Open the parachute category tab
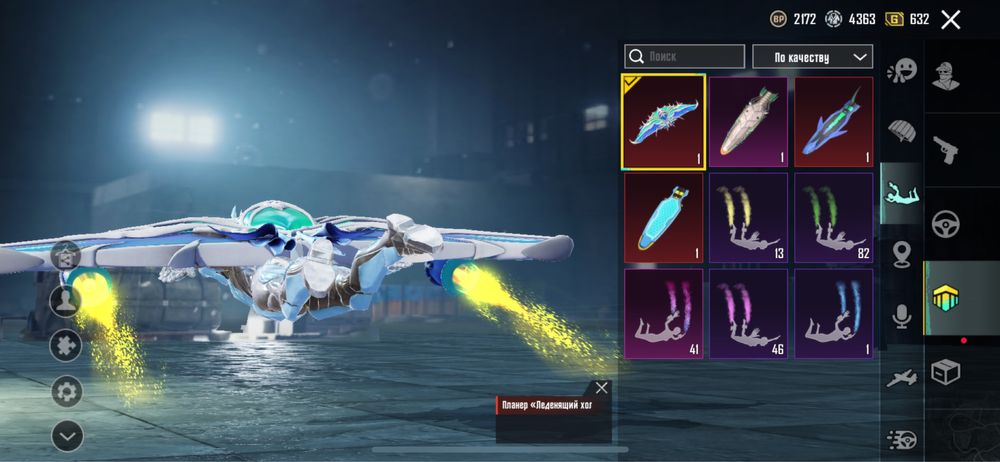1000x462 pixels. click(x=902, y=131)
